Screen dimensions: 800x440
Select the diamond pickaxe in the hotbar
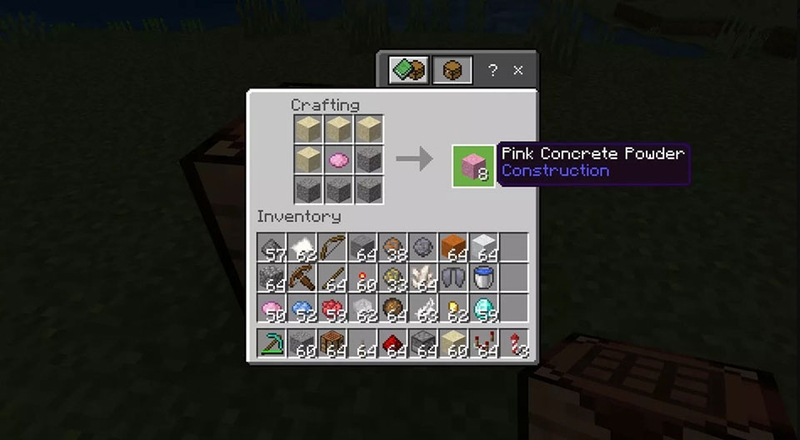point(270,345)
